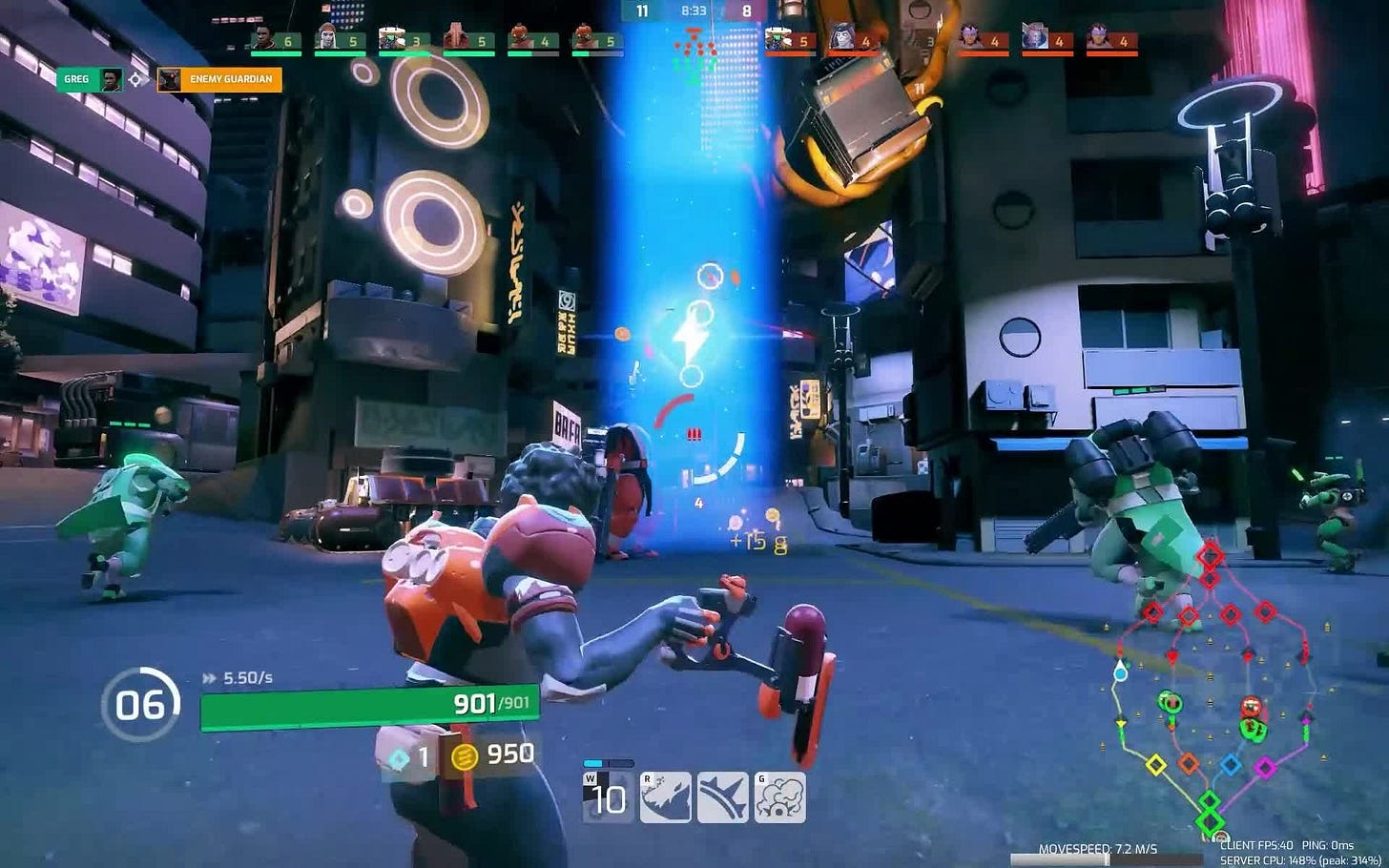The width and height of the screenshot is (1389, 868).
Task: Select Greg's player tag
Action: [x=91, y=79]
